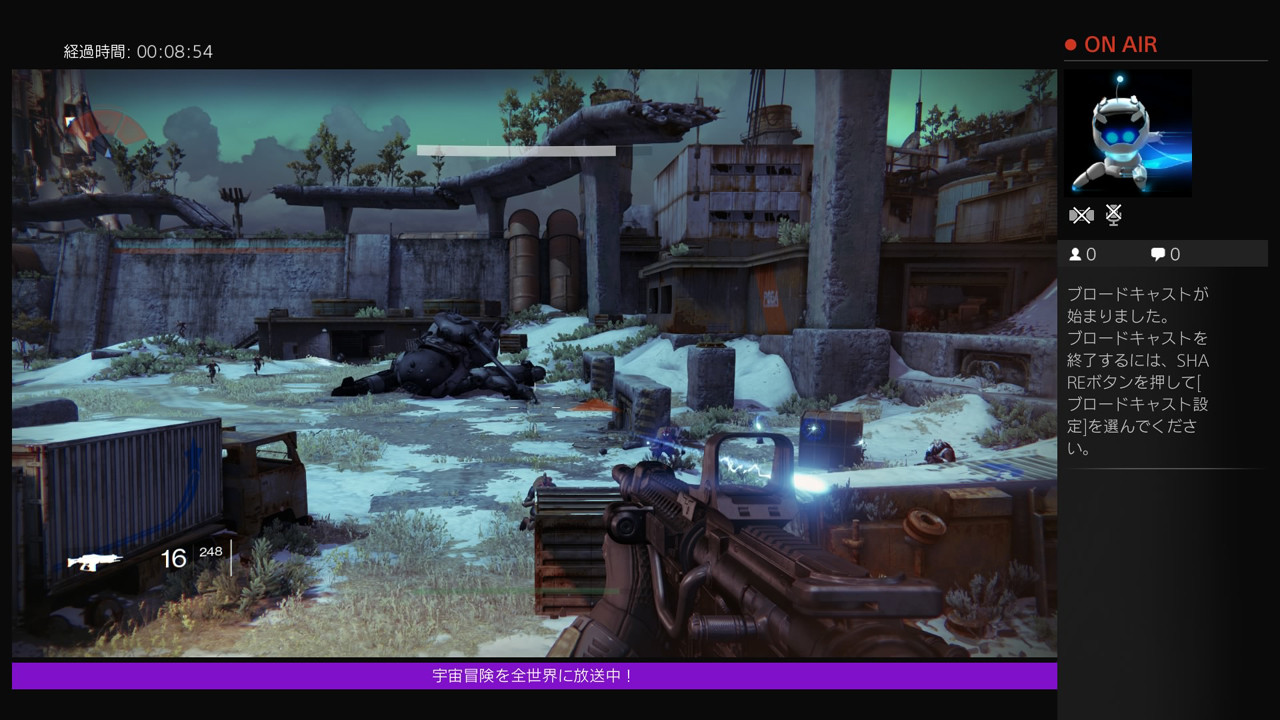The height and width of the screenshot is (720, 1280).
Task: Show the viewer count person icon
Action: [x=1075, y=254]
